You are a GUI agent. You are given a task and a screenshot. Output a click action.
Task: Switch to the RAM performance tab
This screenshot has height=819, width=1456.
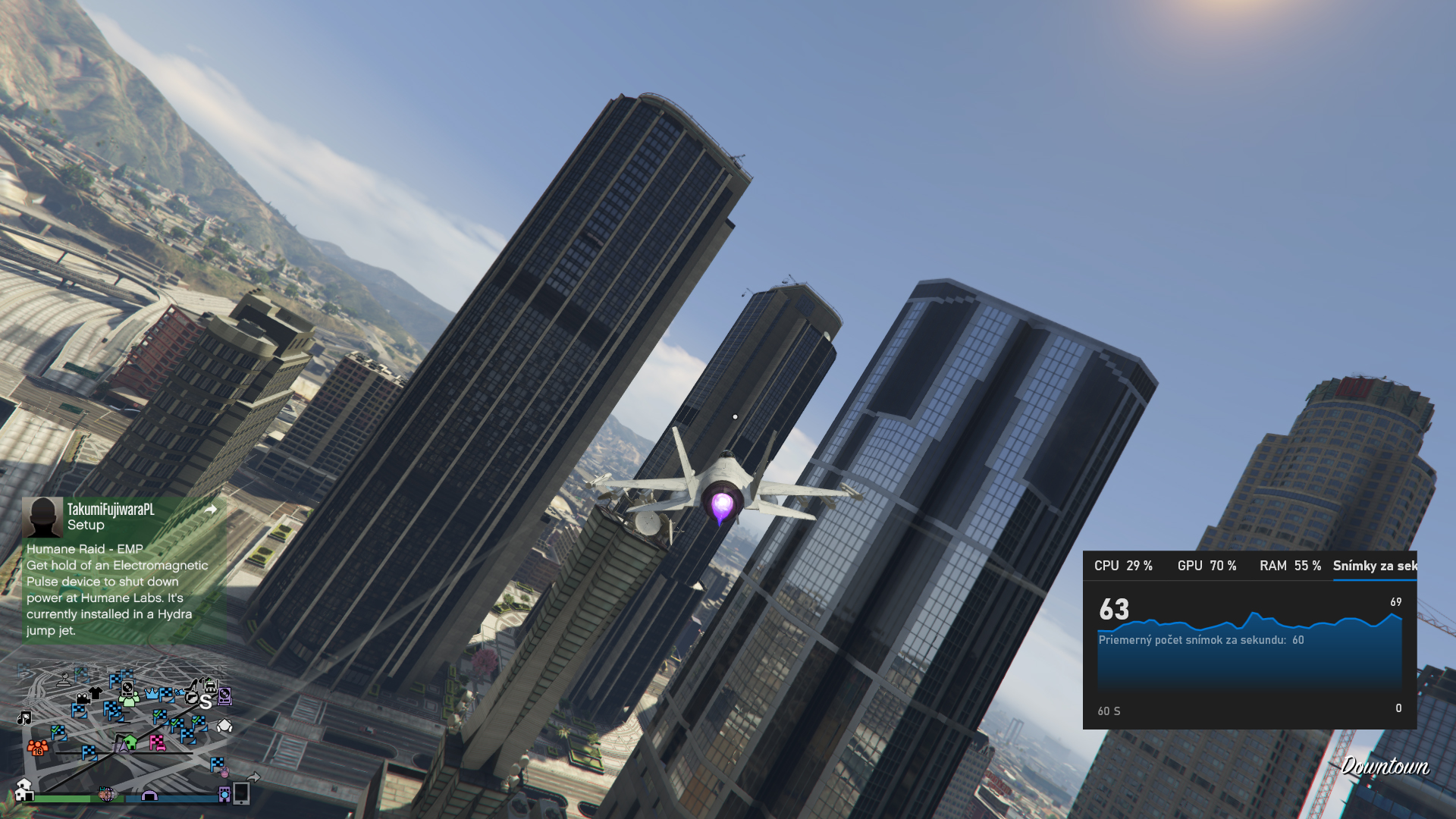[1290, 566]
